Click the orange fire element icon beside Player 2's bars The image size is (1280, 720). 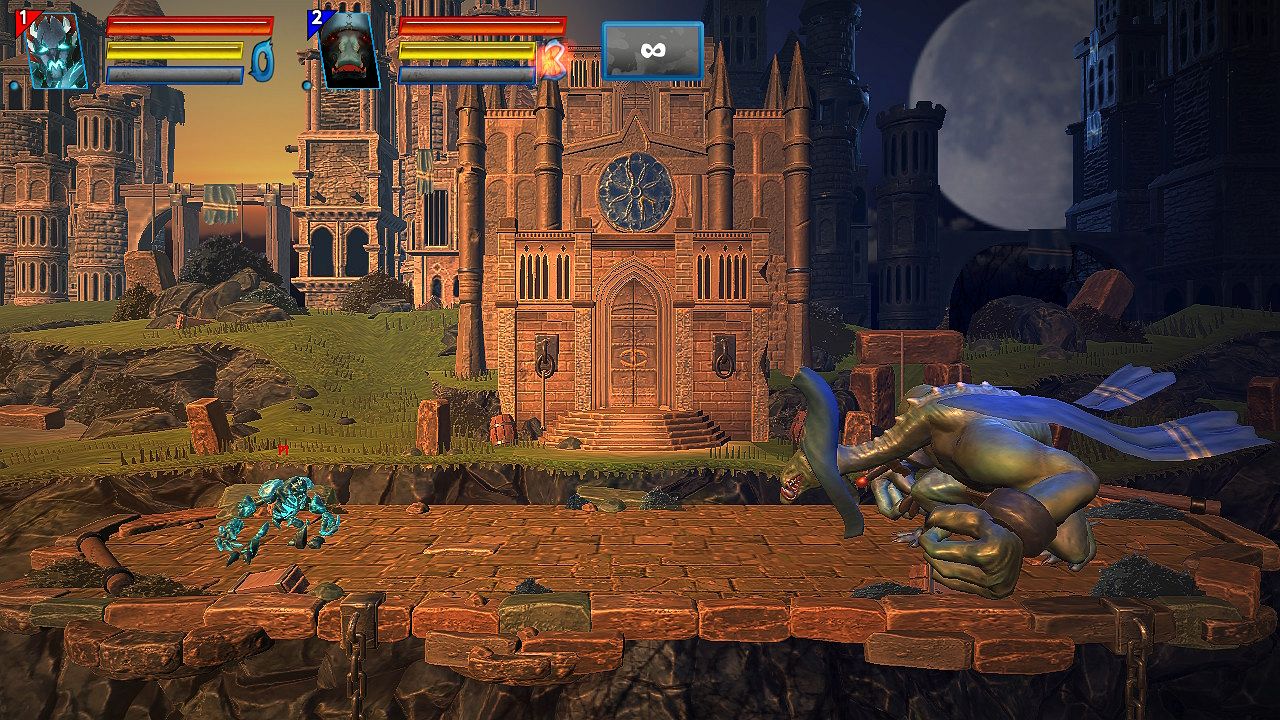553,58
